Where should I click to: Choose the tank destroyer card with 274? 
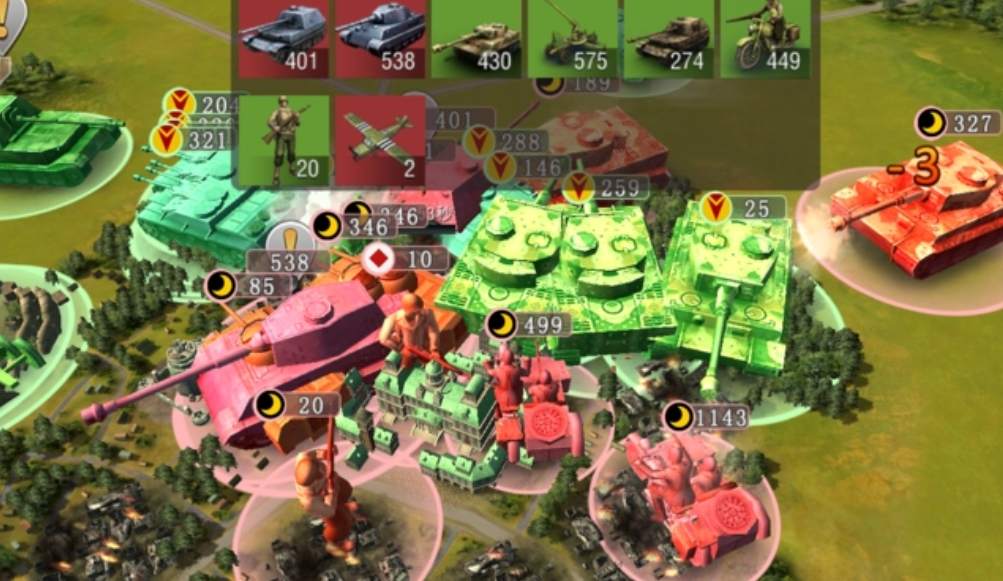point(667,39)
